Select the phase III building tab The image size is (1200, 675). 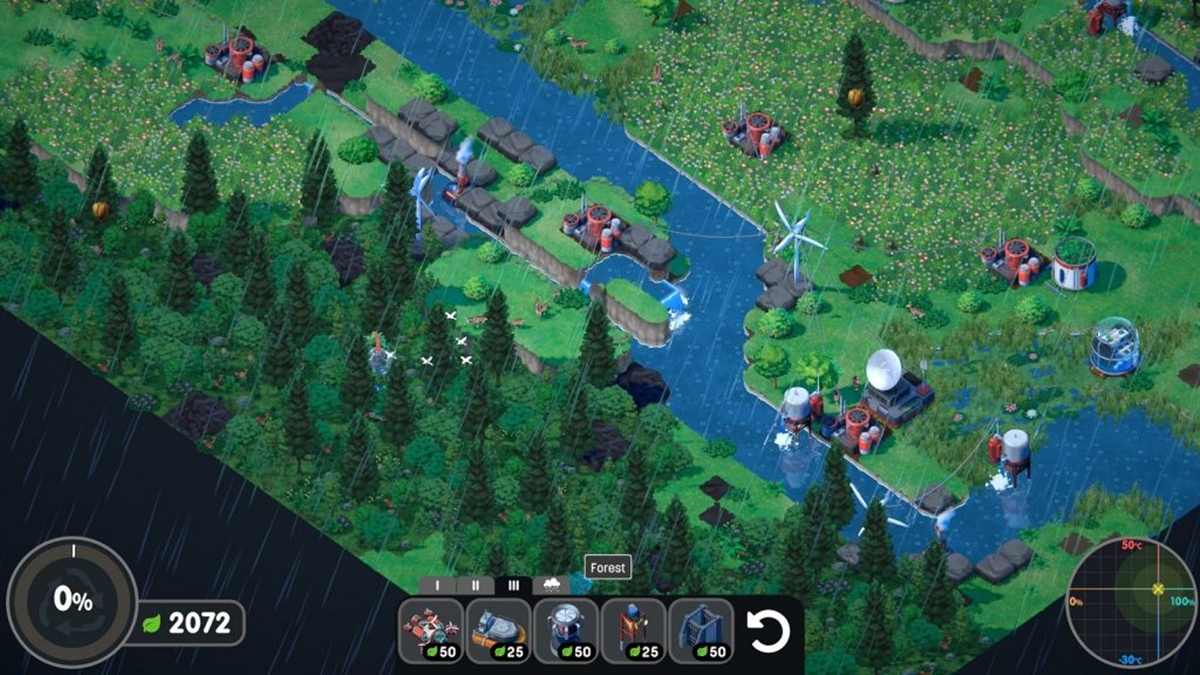point(513,586)
